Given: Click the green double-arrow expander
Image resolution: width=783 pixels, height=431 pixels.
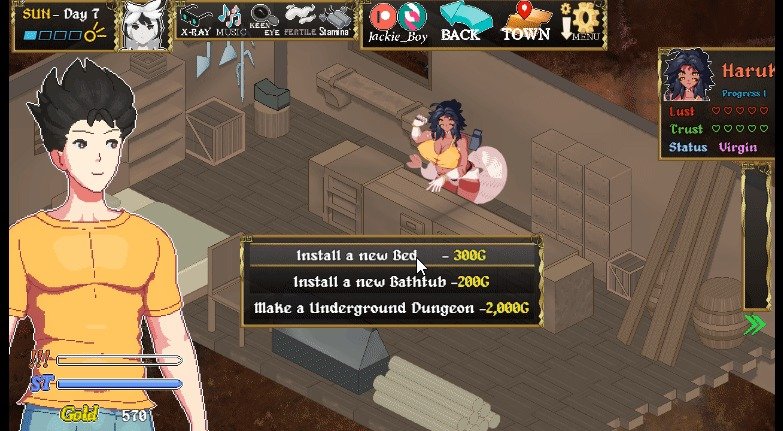Looking at the screenshot, I should [756, 323].
